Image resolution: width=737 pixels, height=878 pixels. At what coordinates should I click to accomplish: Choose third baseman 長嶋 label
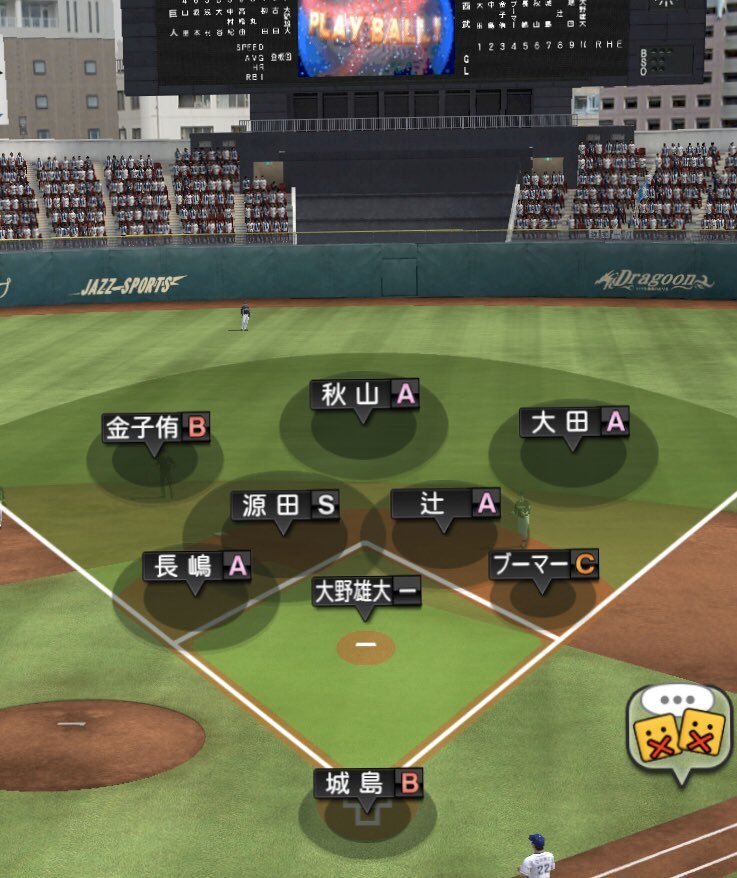pos(196,566)
